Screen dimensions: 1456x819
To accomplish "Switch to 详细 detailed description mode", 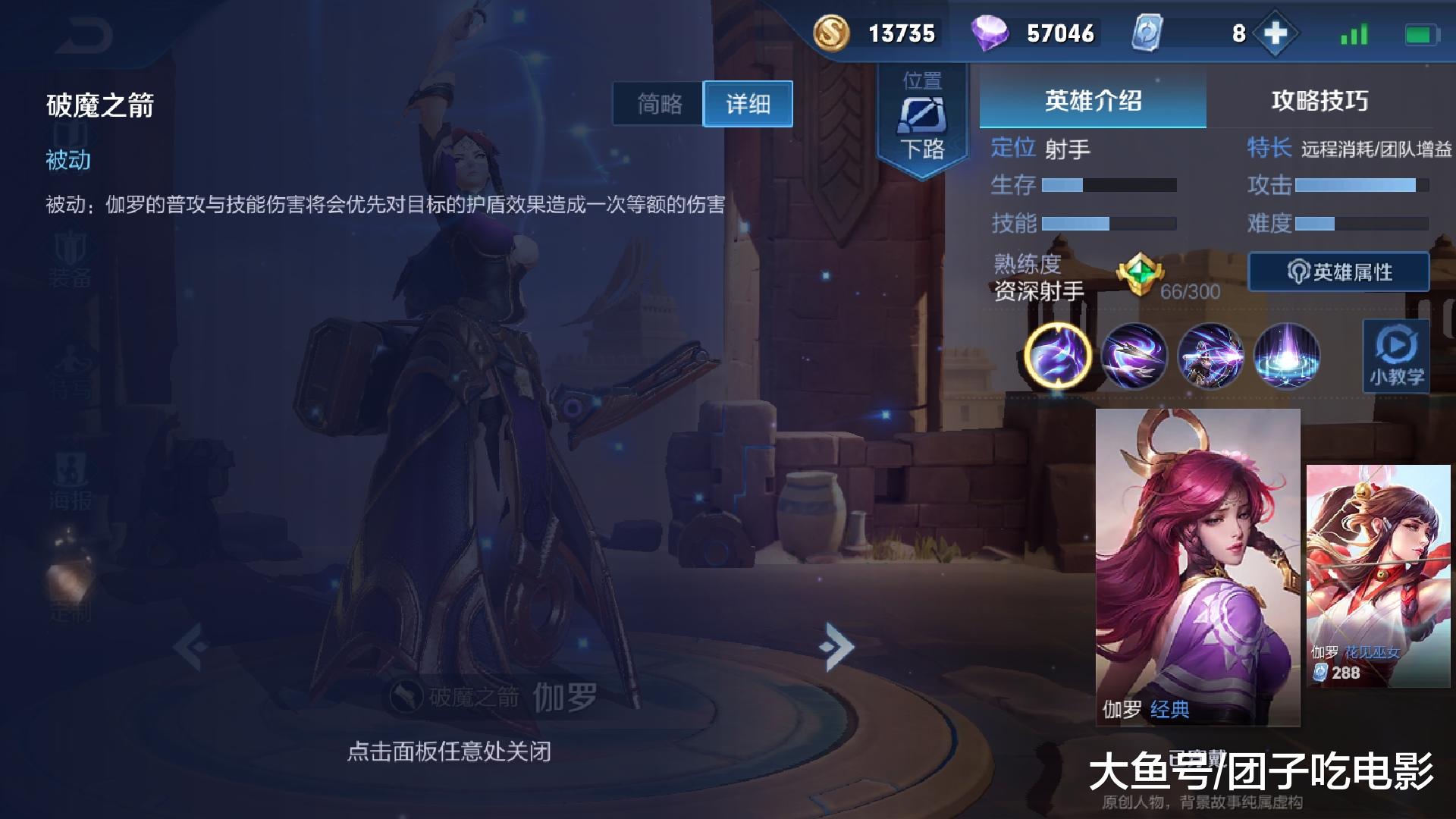I will (747, 105).
